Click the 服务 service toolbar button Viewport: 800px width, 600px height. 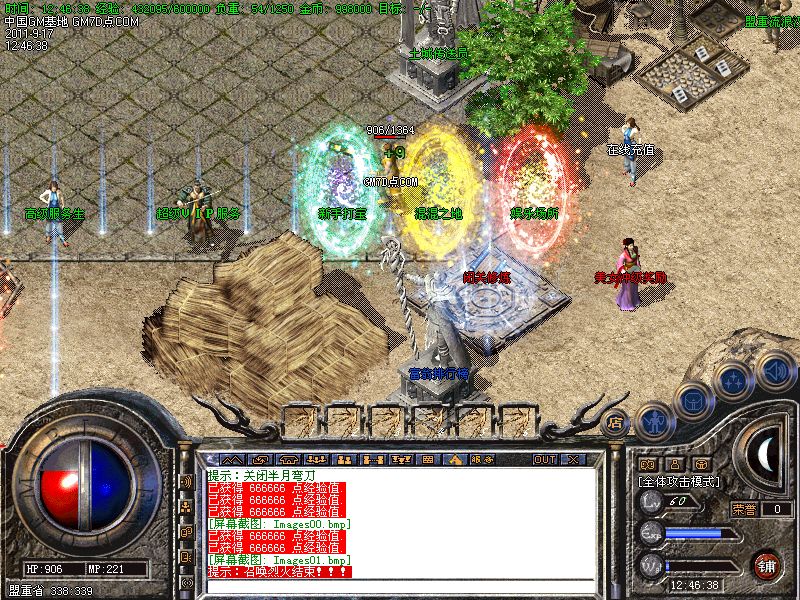[x=482, y=459]
